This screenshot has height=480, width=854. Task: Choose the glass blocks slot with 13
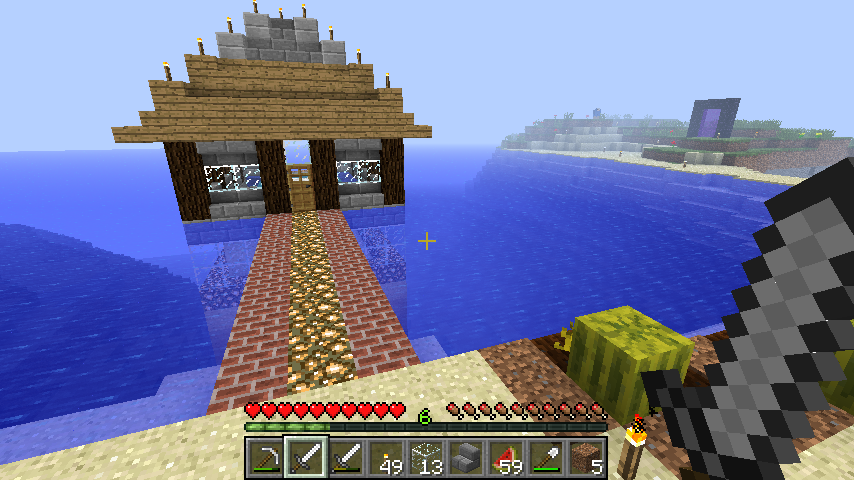[x=426, y=458]
